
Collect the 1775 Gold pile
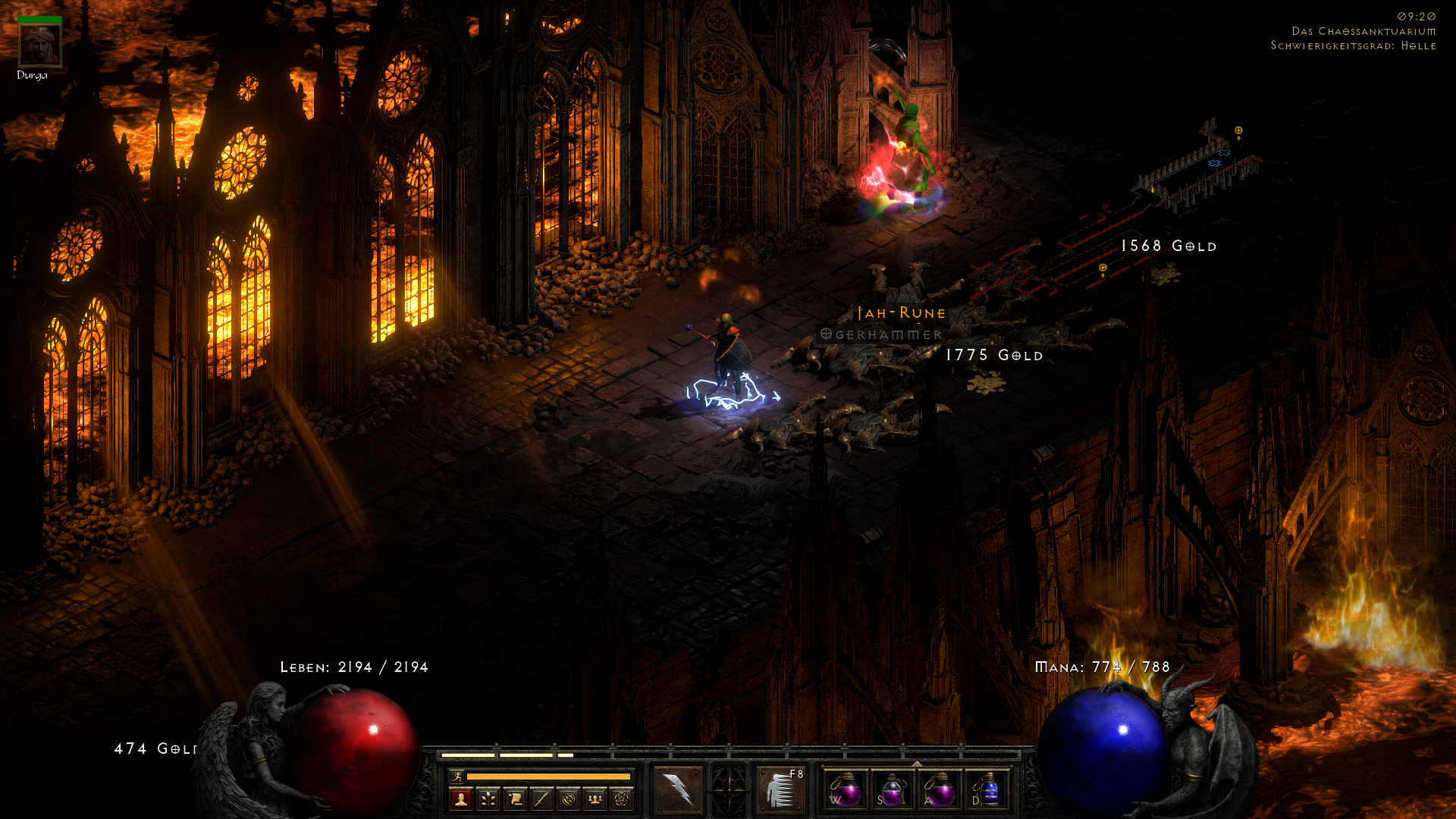(993, 355)
